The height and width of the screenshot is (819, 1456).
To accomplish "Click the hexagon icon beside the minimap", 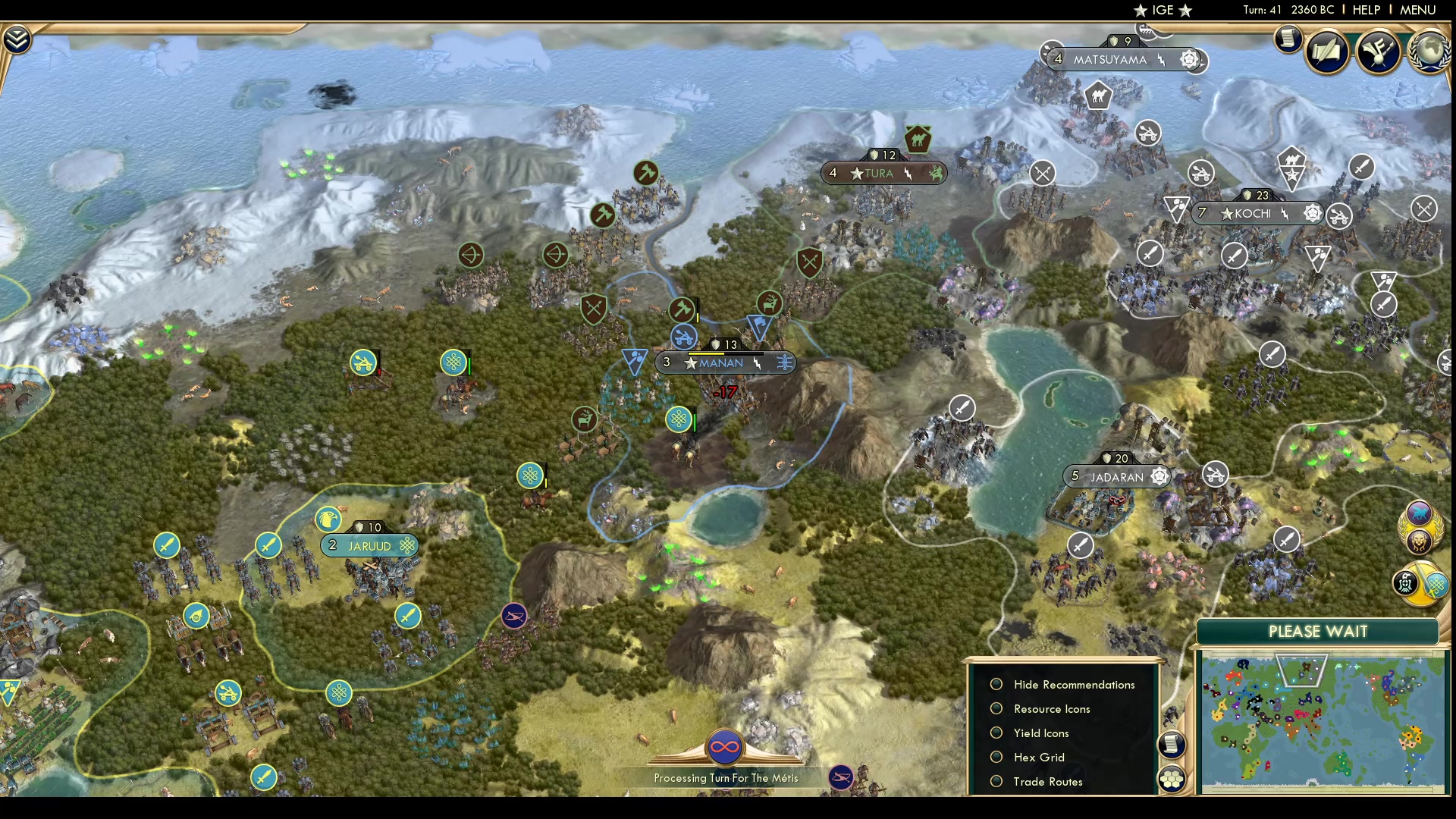I will coord(1172,777).
